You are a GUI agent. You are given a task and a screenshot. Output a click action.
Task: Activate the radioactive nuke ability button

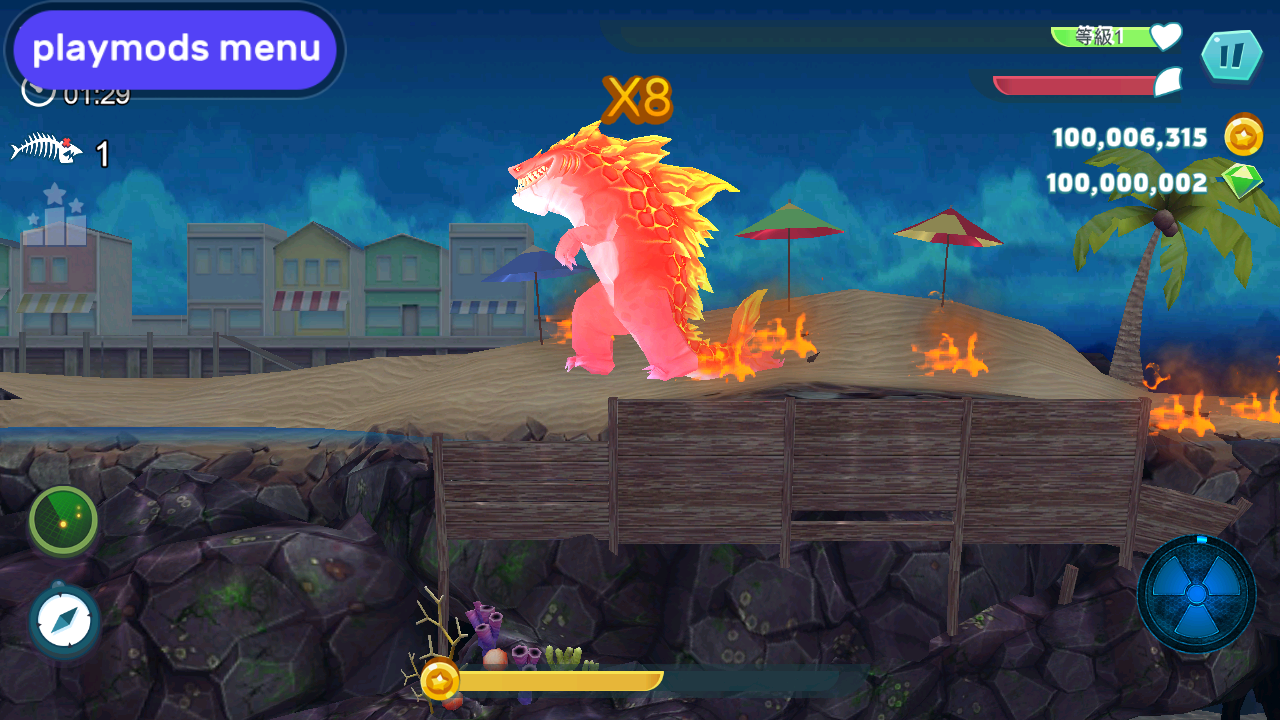coord(1196,593)
